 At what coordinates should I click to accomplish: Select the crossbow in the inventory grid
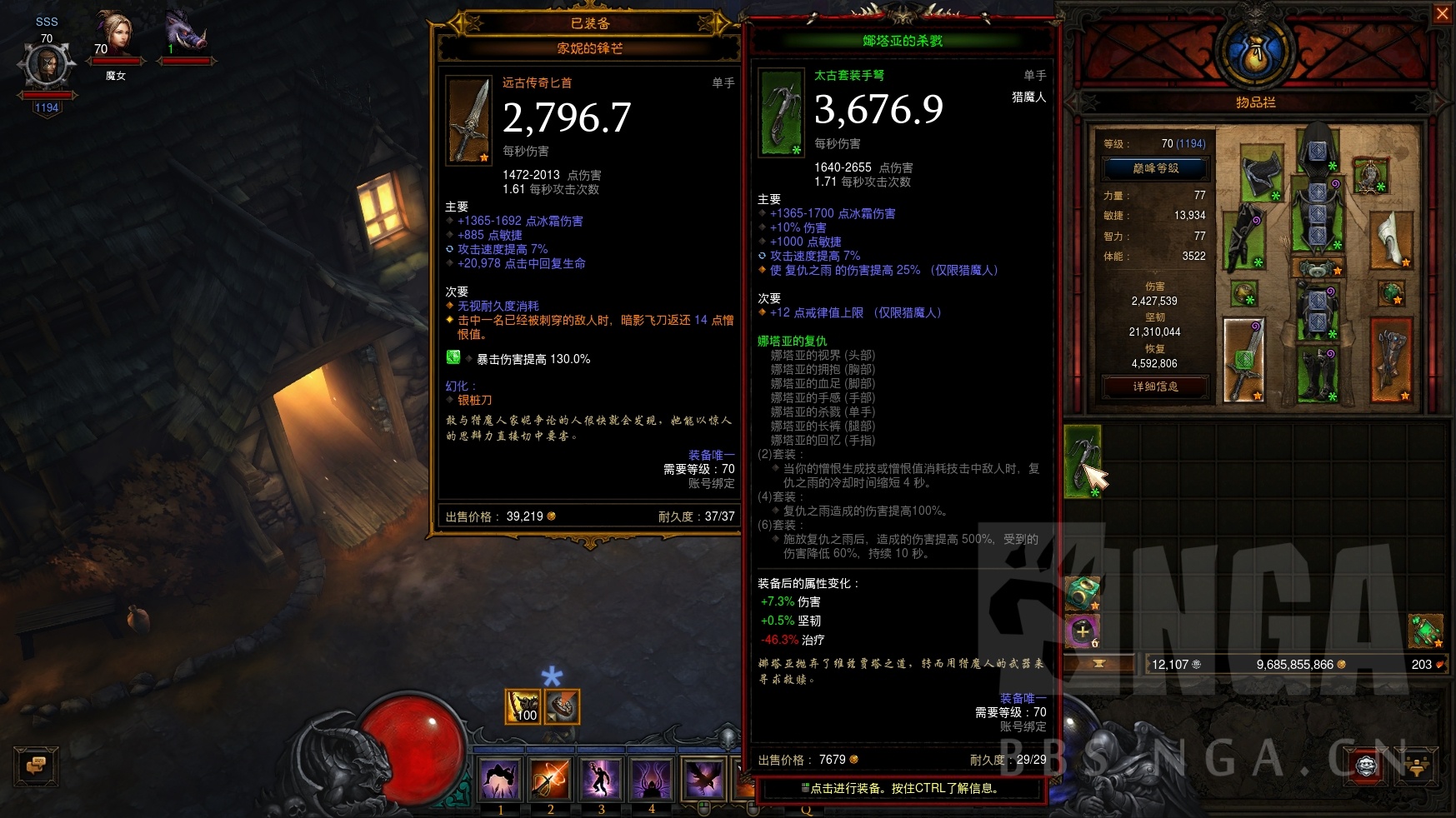[1083, 458]
